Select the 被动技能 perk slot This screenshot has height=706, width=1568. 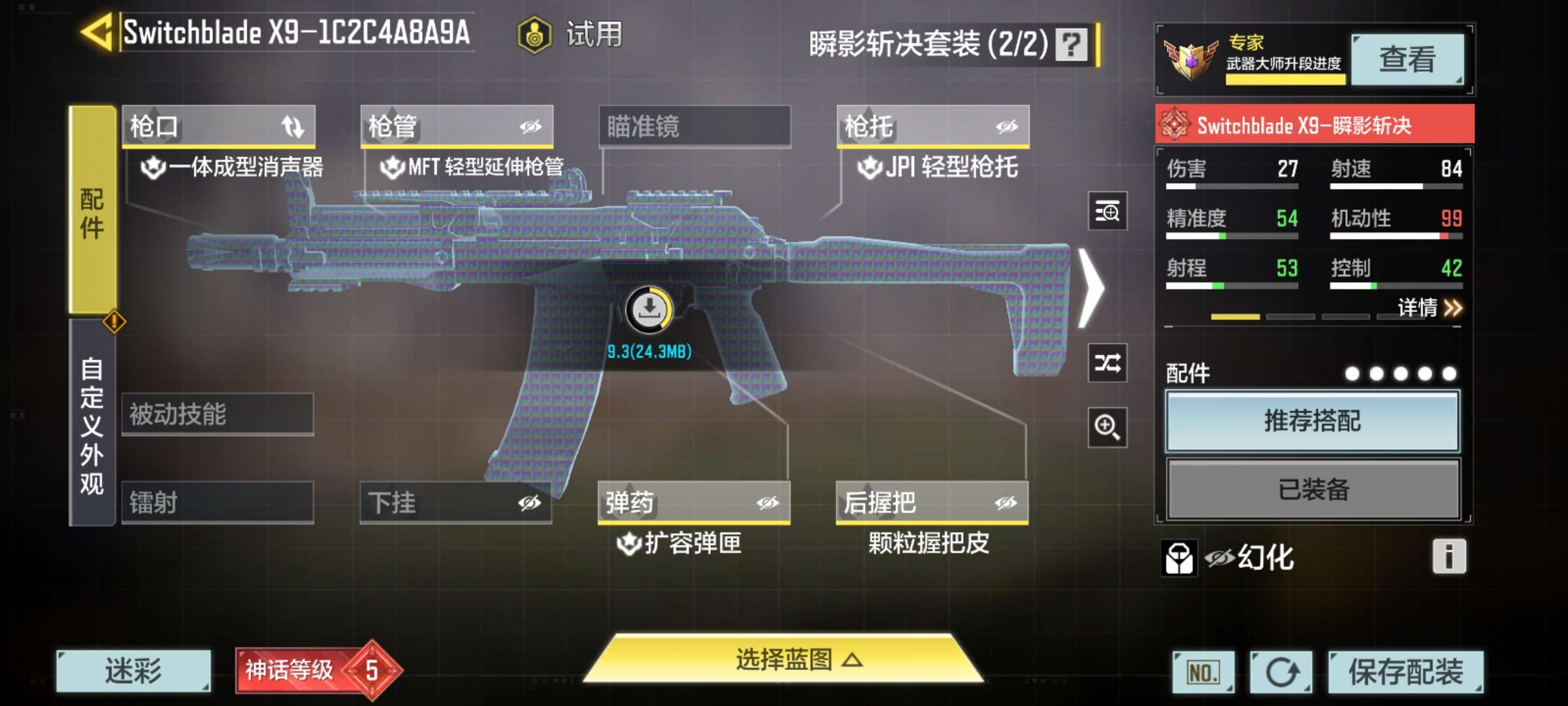coord(218,414)
